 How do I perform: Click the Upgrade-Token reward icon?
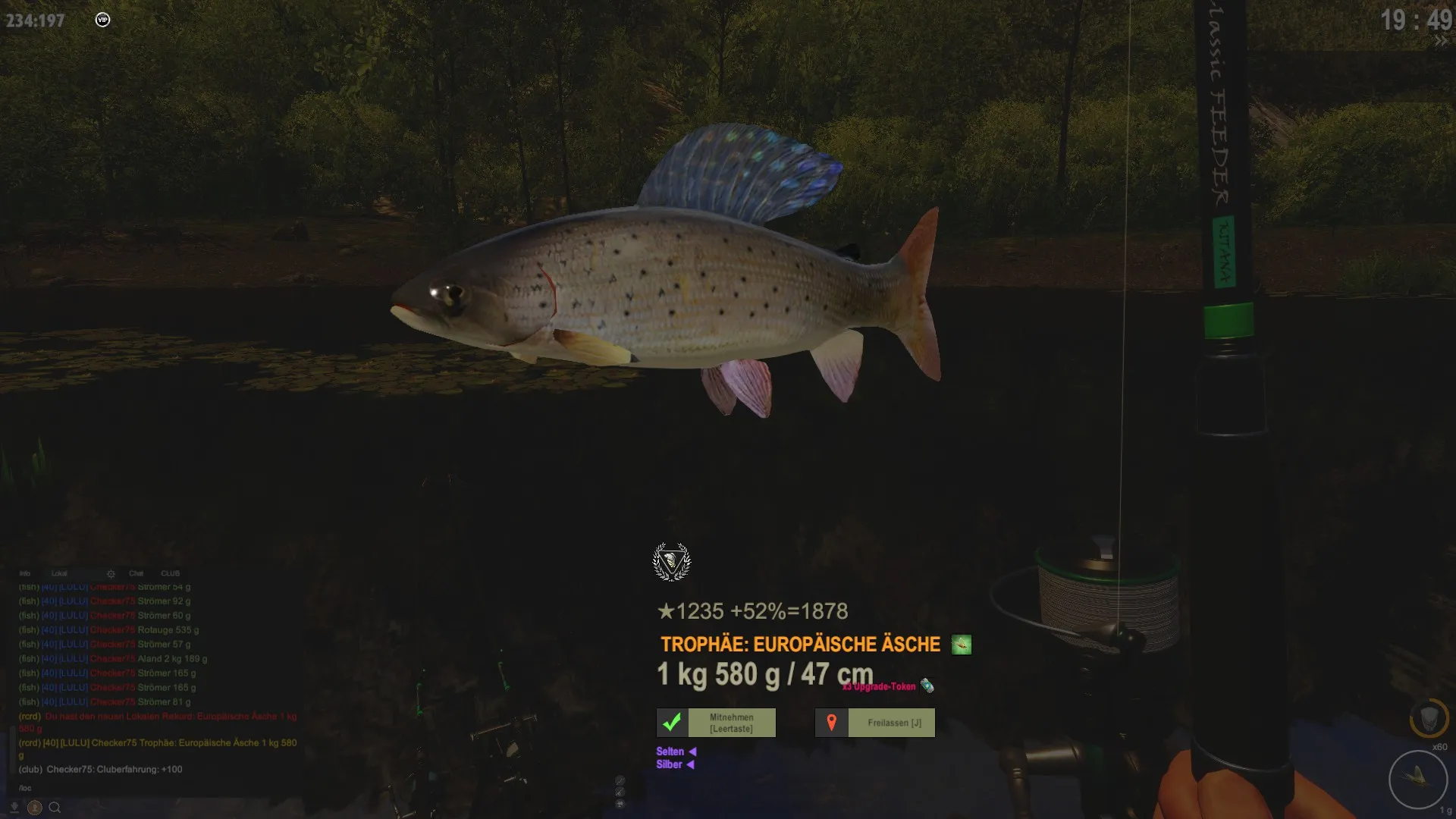click(927, 686)
